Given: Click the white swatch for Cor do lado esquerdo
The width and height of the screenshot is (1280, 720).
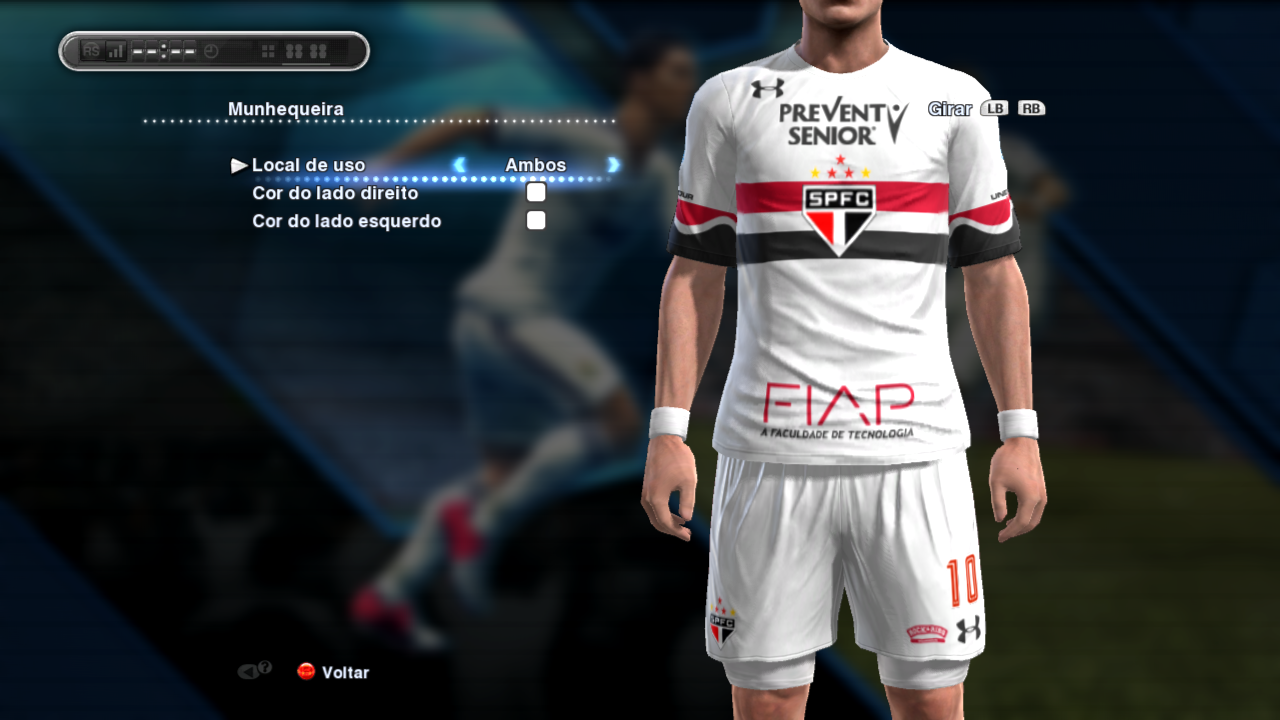Looking at the screenshot, I should [536, 219].
